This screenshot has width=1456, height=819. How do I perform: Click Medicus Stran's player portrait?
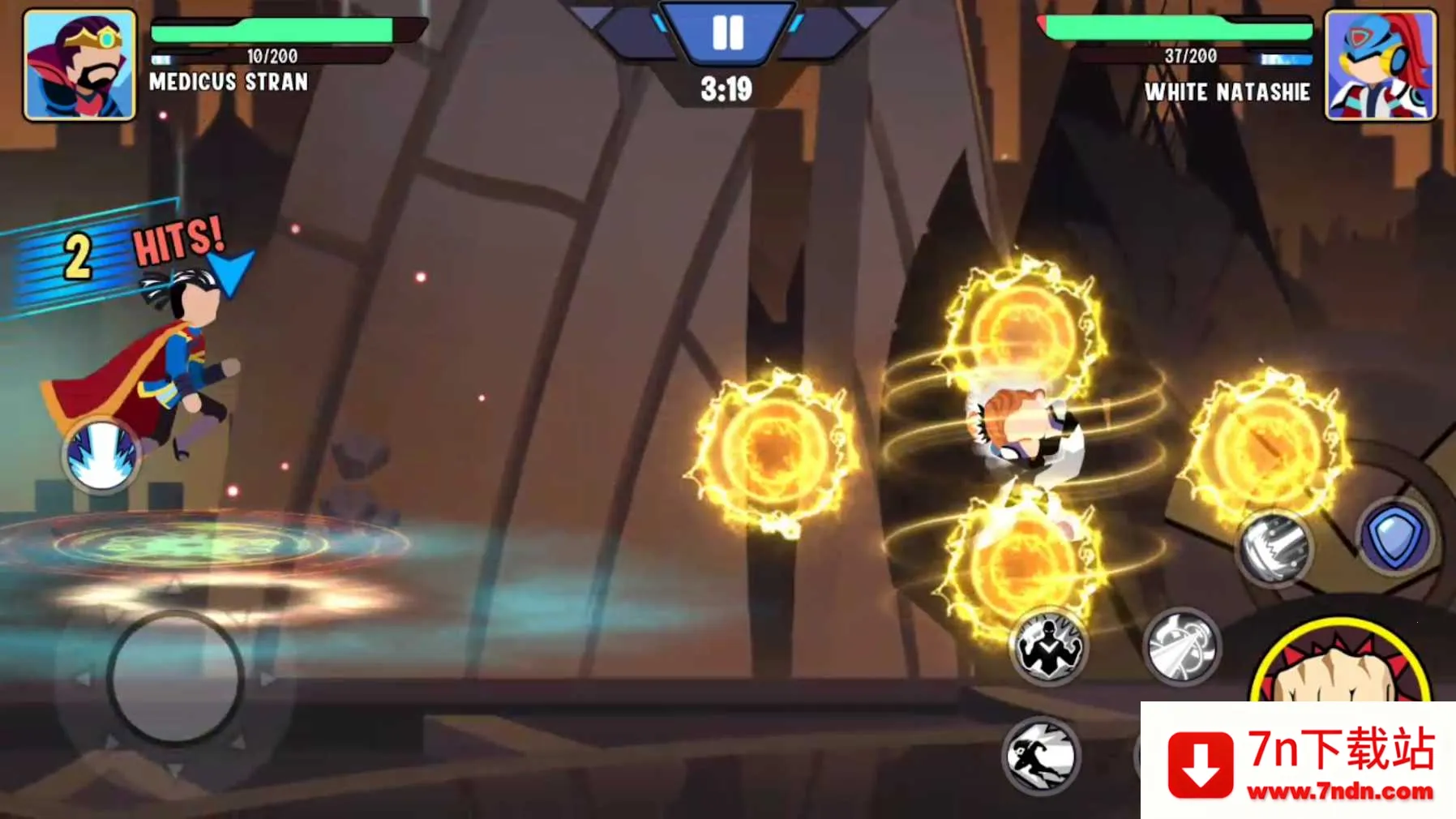click(x=79, y=65)
